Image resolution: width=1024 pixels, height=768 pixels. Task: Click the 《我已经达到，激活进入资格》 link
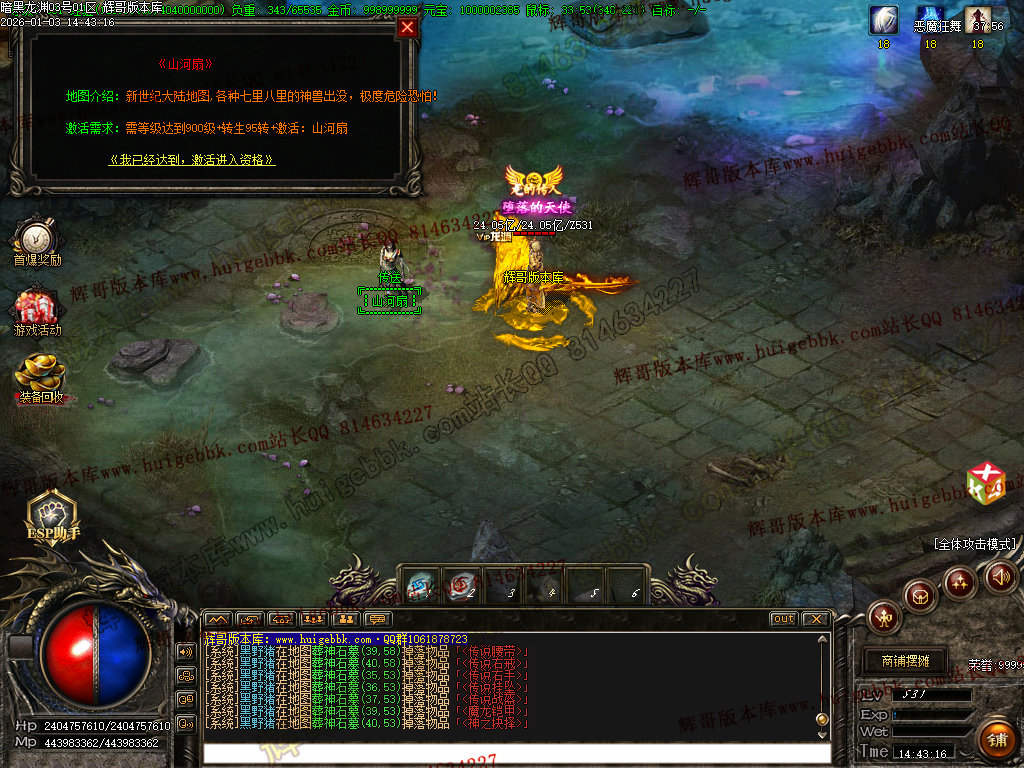(x=191, y=159)
